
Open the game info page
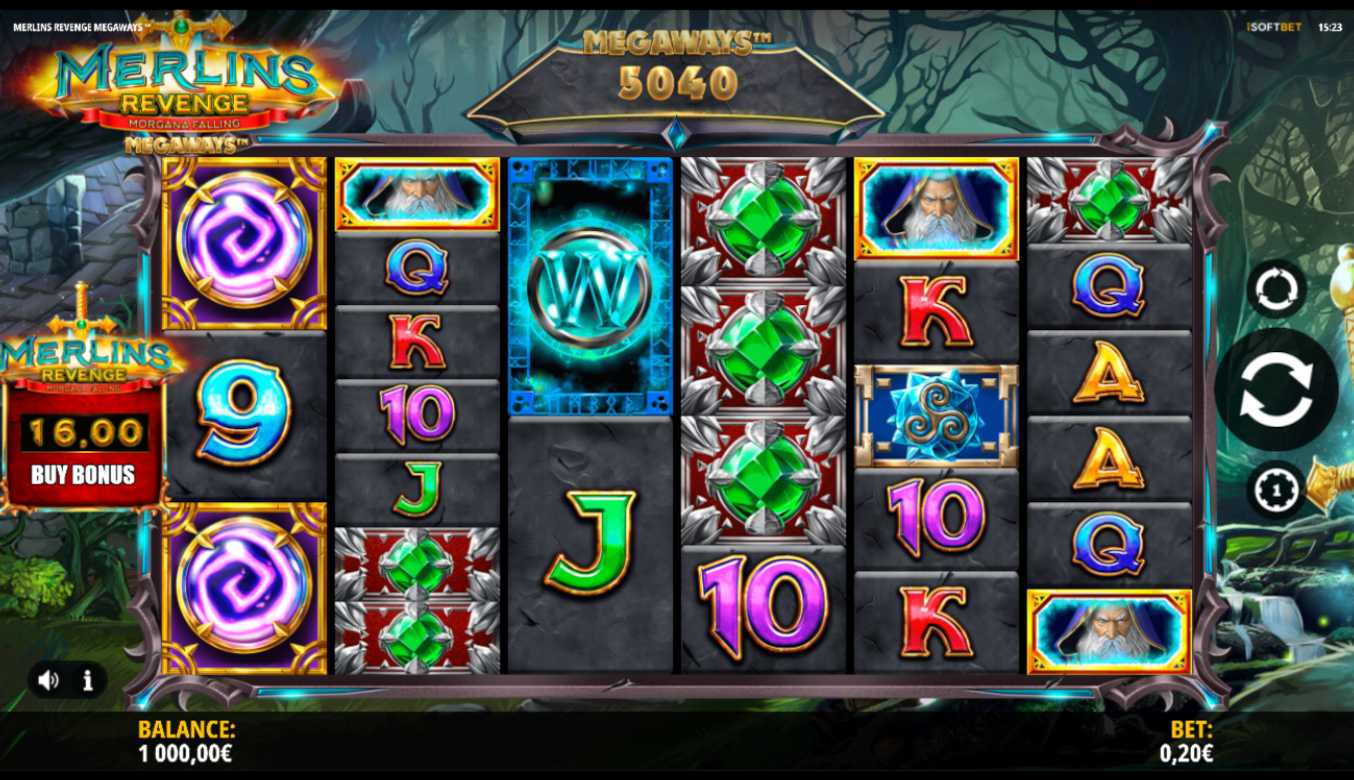click(x=88, y=681)
